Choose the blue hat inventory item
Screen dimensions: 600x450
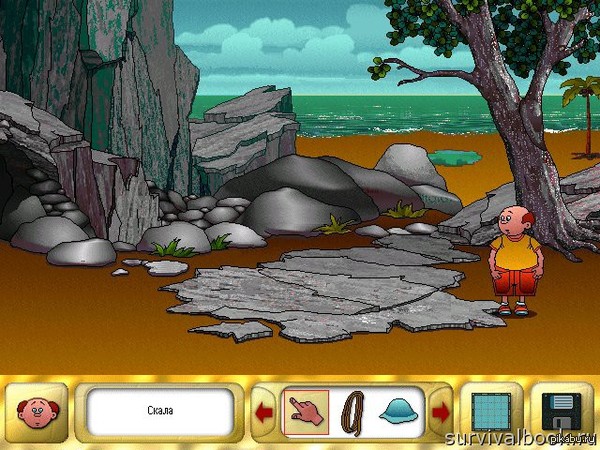pos(399,412)
